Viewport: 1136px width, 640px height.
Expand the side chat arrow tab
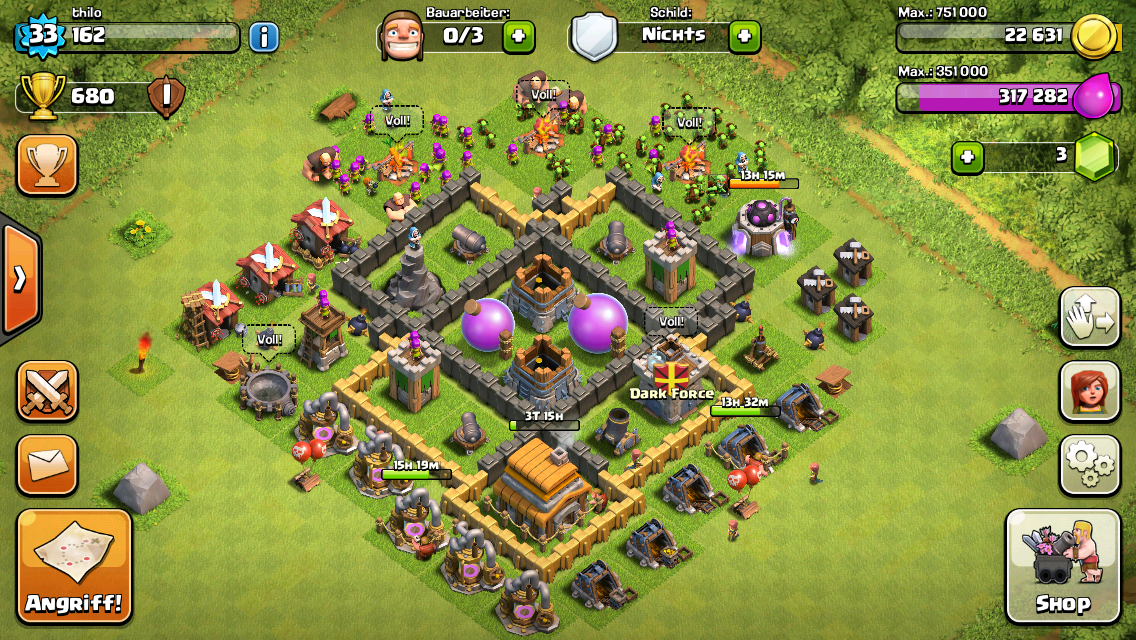pyautogui.click(x=20, y=279)
